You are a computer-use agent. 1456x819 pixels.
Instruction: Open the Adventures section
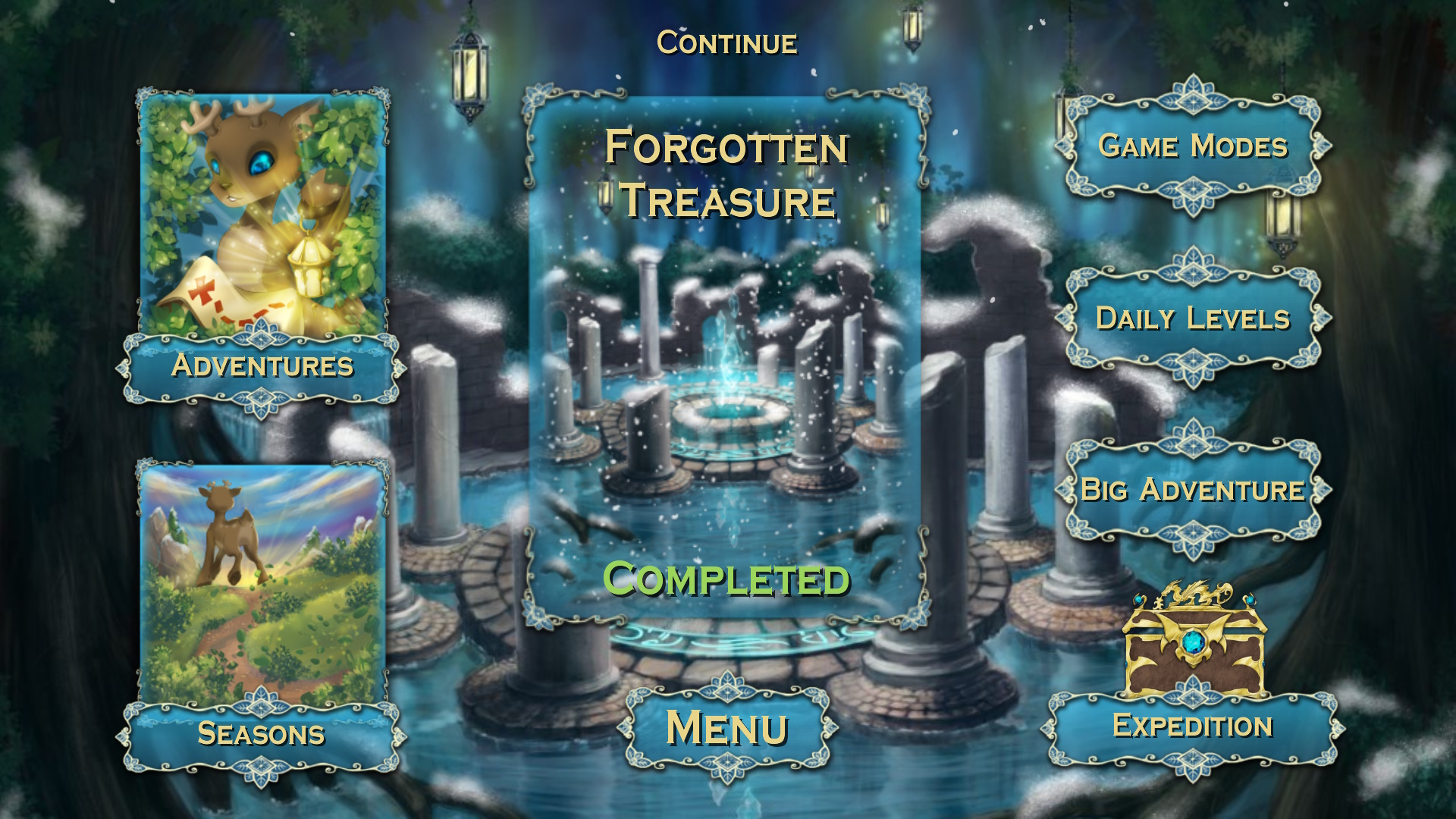click(x=262, y=369)
